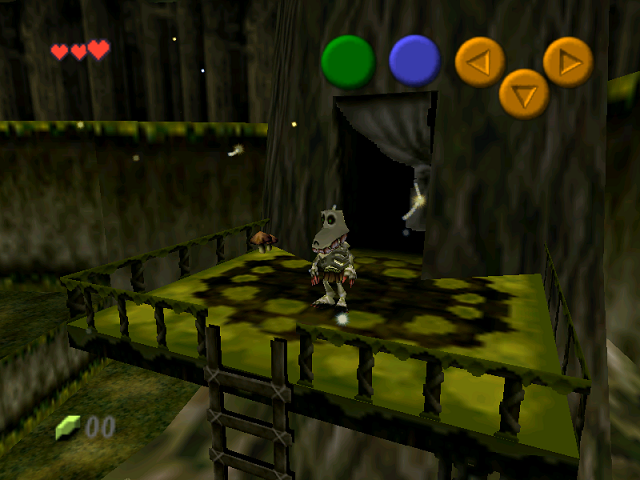The image size is (640, 480).
Task: Select the blue A action button
Action: (x=415, y=60)
